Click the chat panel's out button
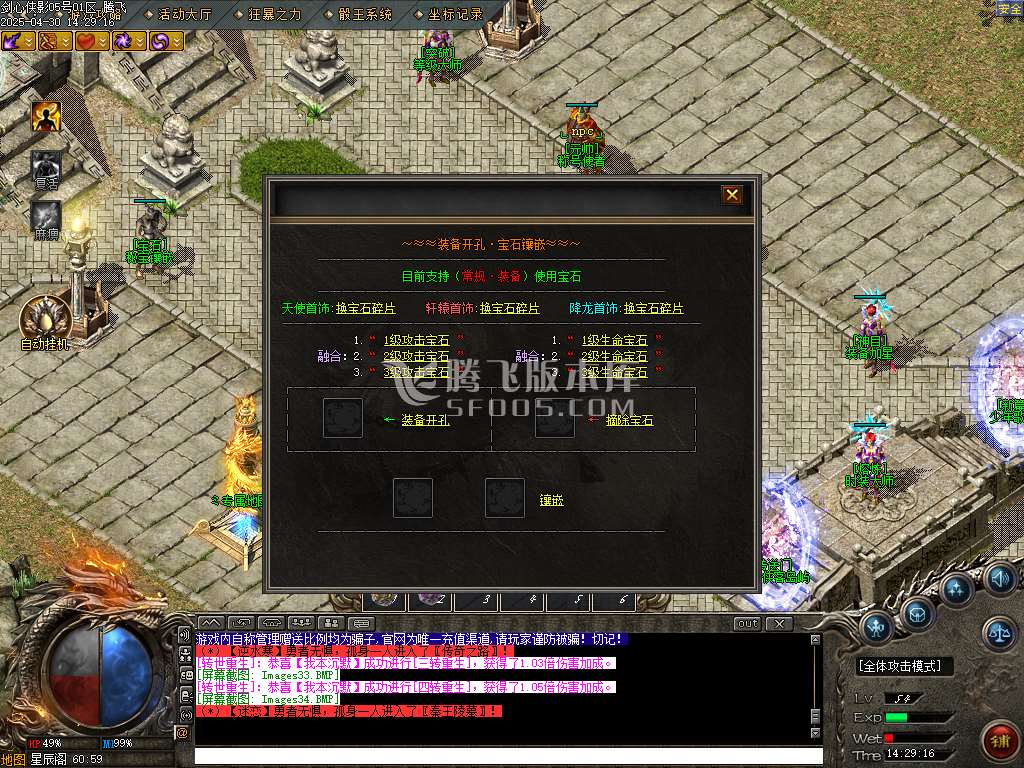 click(x=747, y=624)
